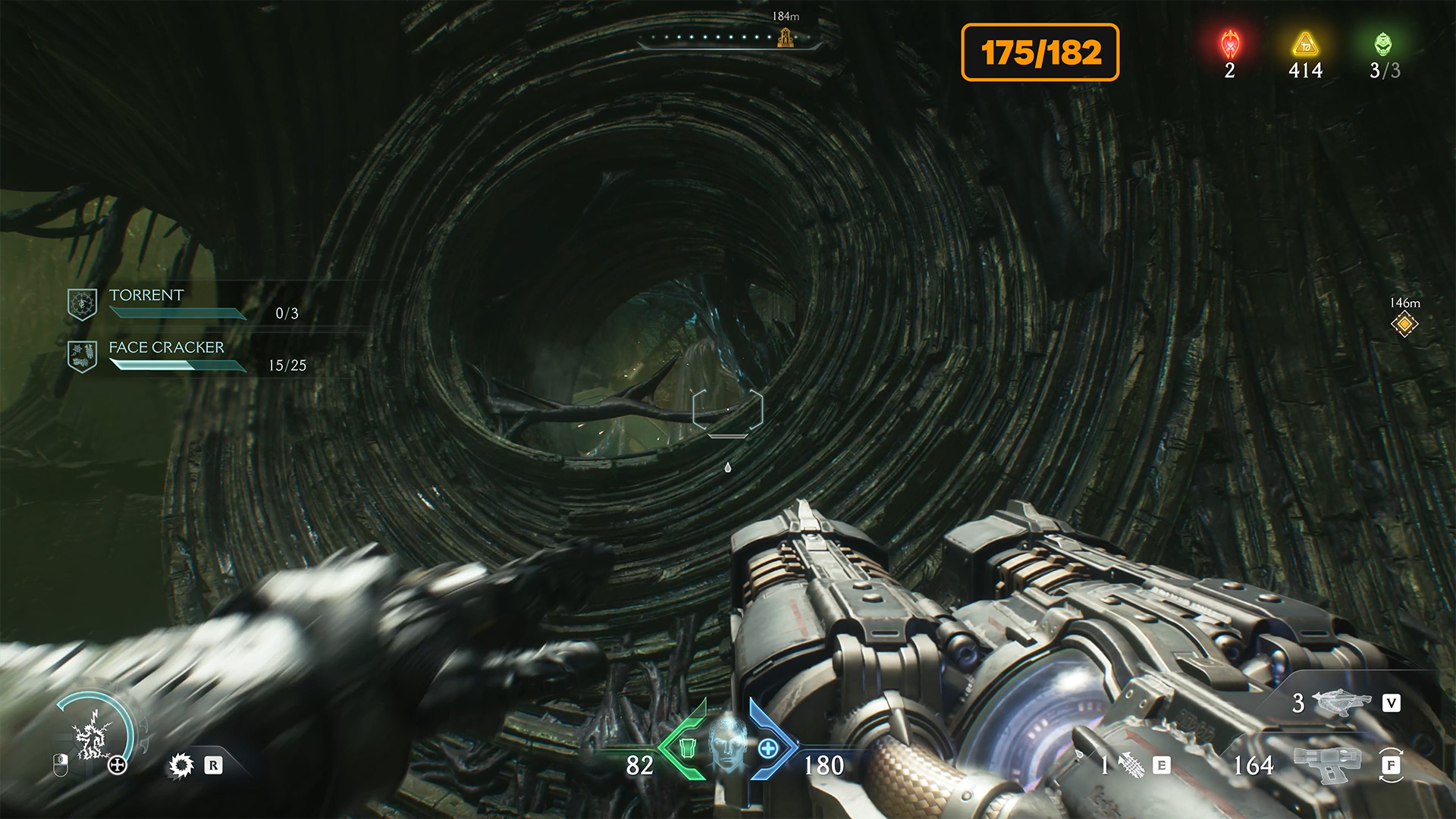Select the orange diamond waypoint marker
This screenshot has width=1456, height=819.
pyautogui.click(x=1404, y=325)
